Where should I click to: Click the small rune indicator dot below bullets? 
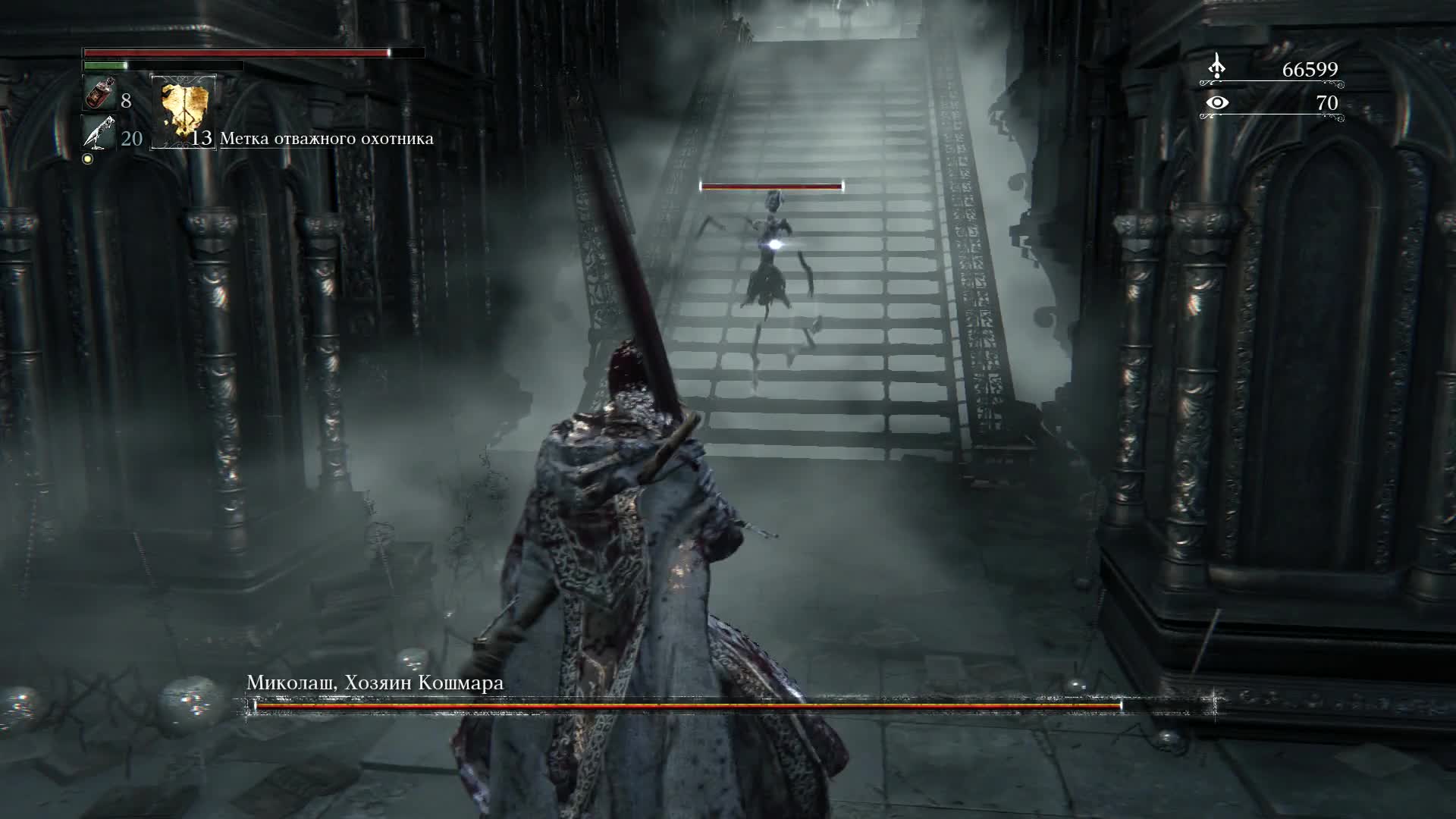pyautogui.click(x=88, y=160)
